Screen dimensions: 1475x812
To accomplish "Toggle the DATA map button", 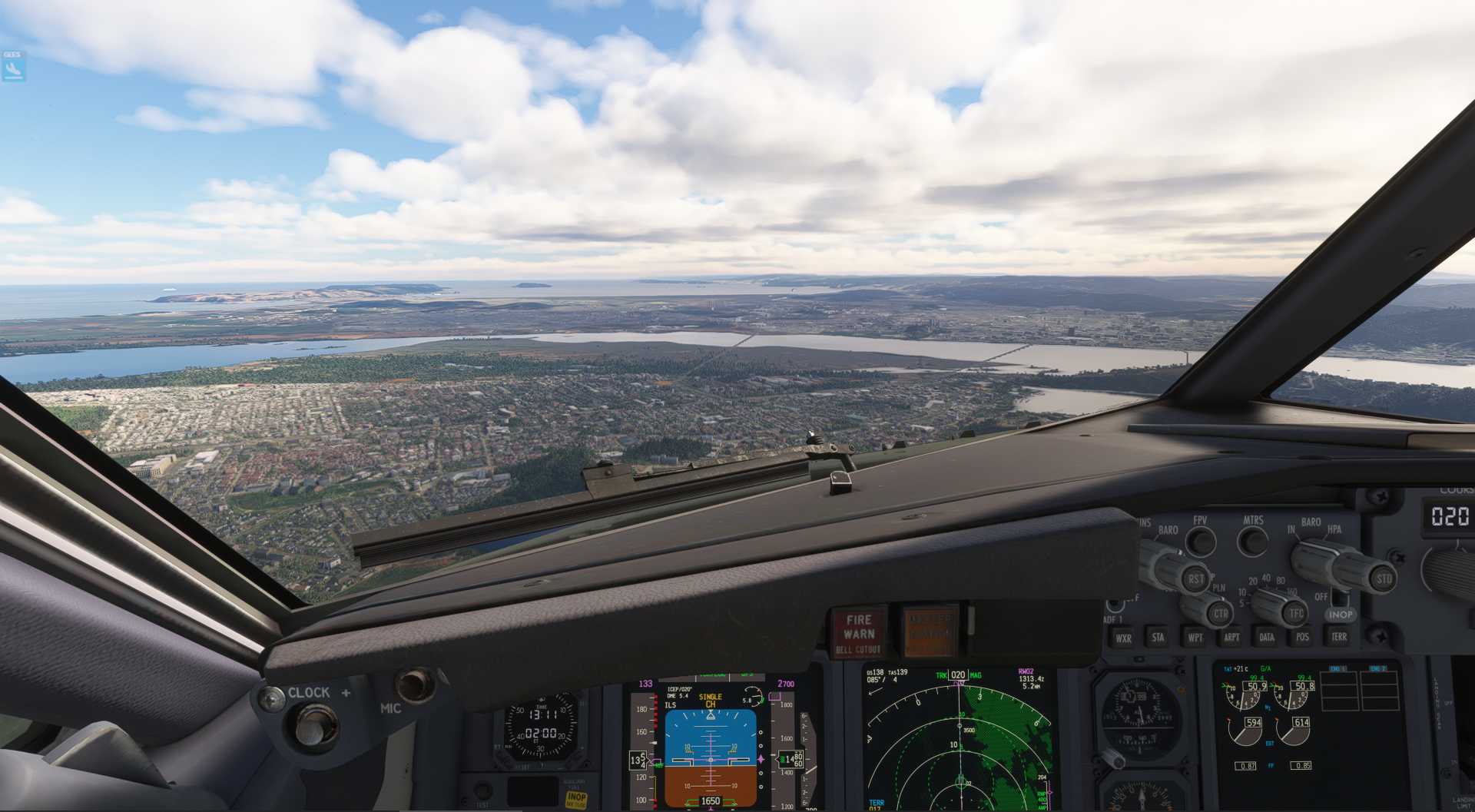I will [1267, 637].
